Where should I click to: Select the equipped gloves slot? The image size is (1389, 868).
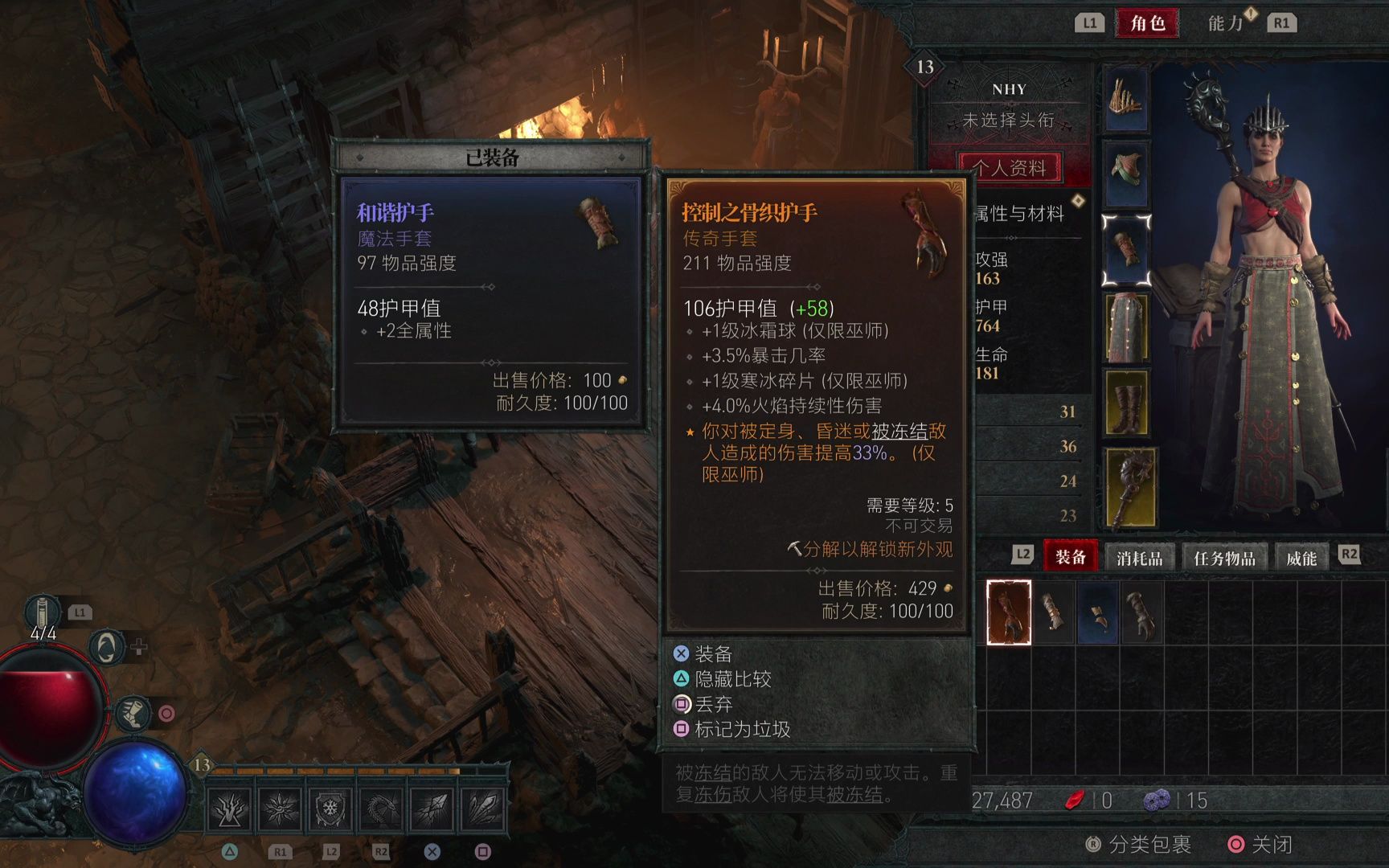(1126, 250)
